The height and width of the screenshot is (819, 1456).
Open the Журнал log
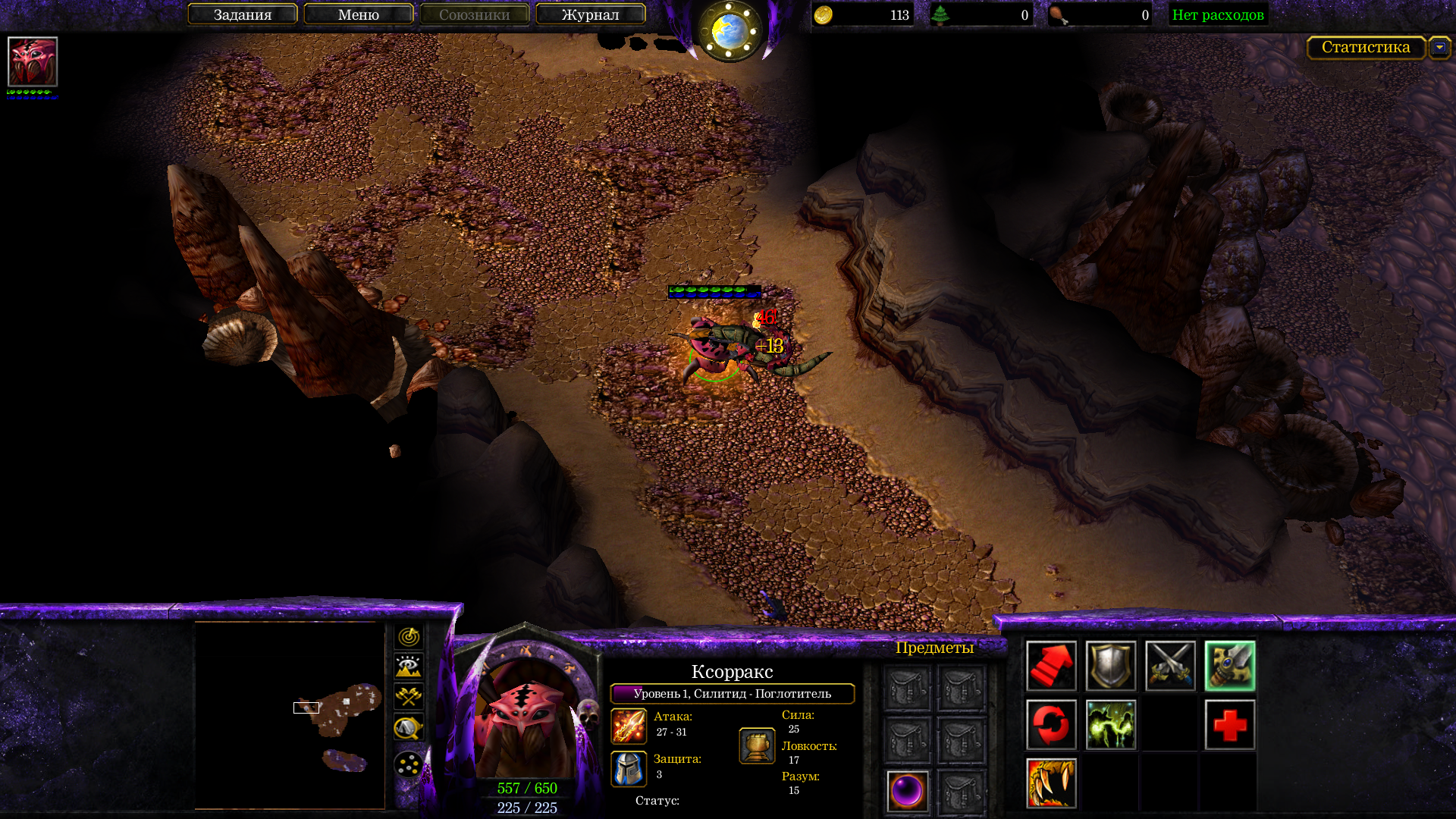tap(590, 14)
